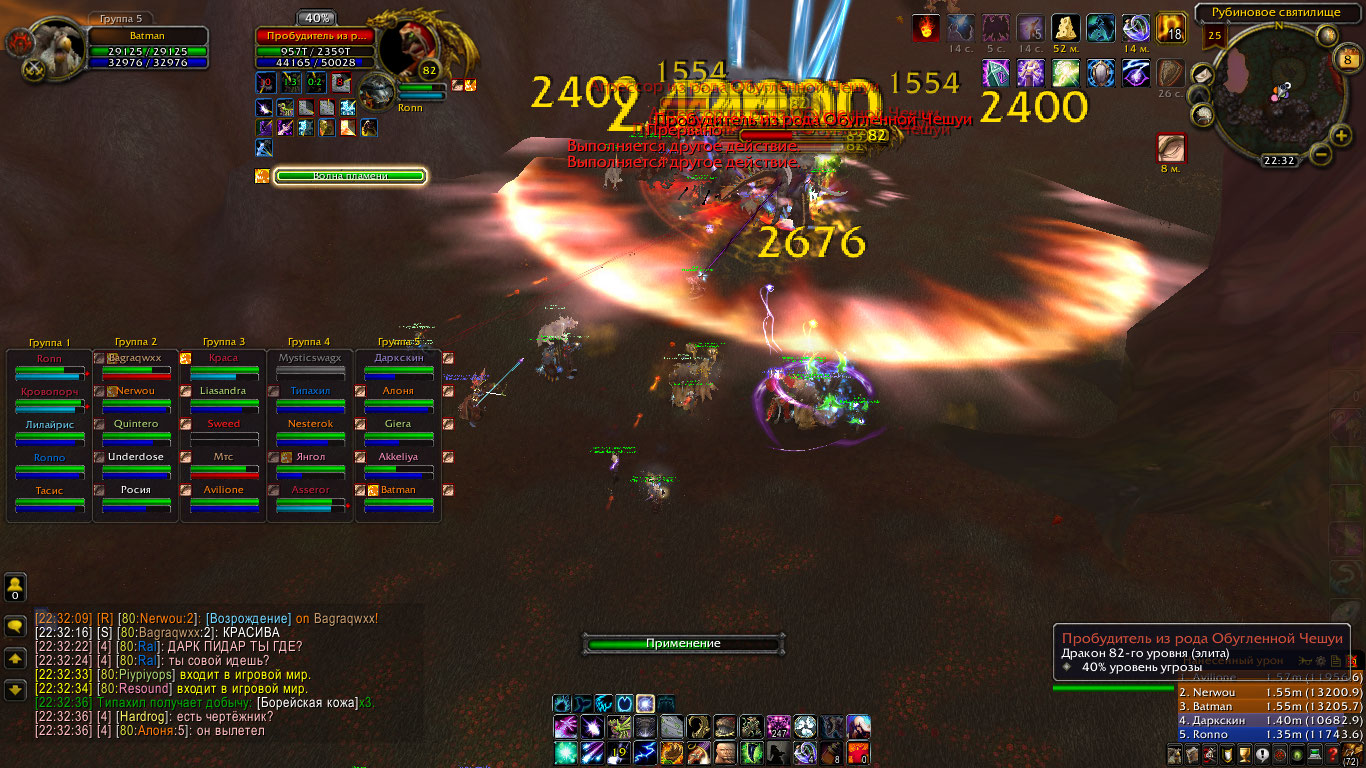
Task: Open the backpack showing 72 free slots
Action: [1353, 752]
